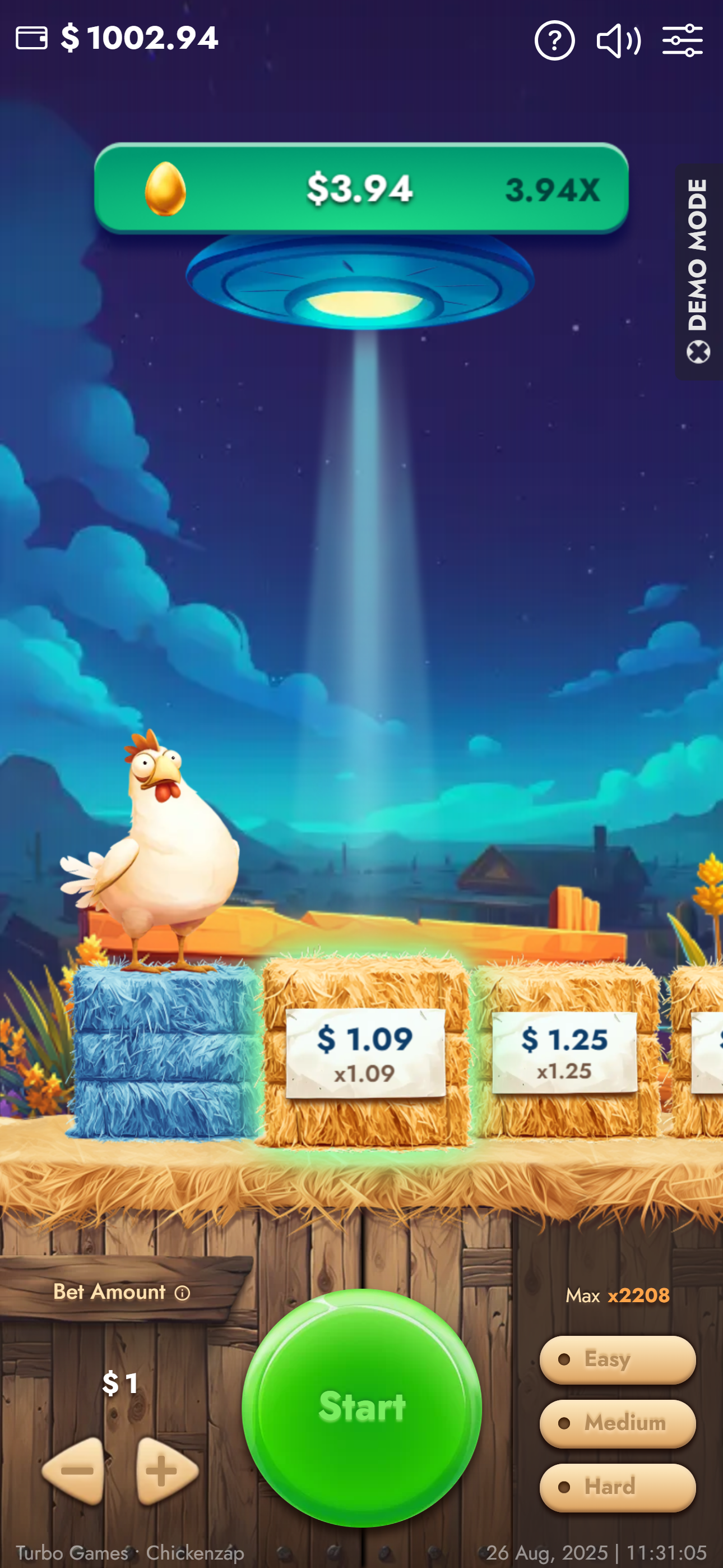This screenshot has height=1568, width=723.
Task: Click the wallet balance icon
Action: [31, 38]
